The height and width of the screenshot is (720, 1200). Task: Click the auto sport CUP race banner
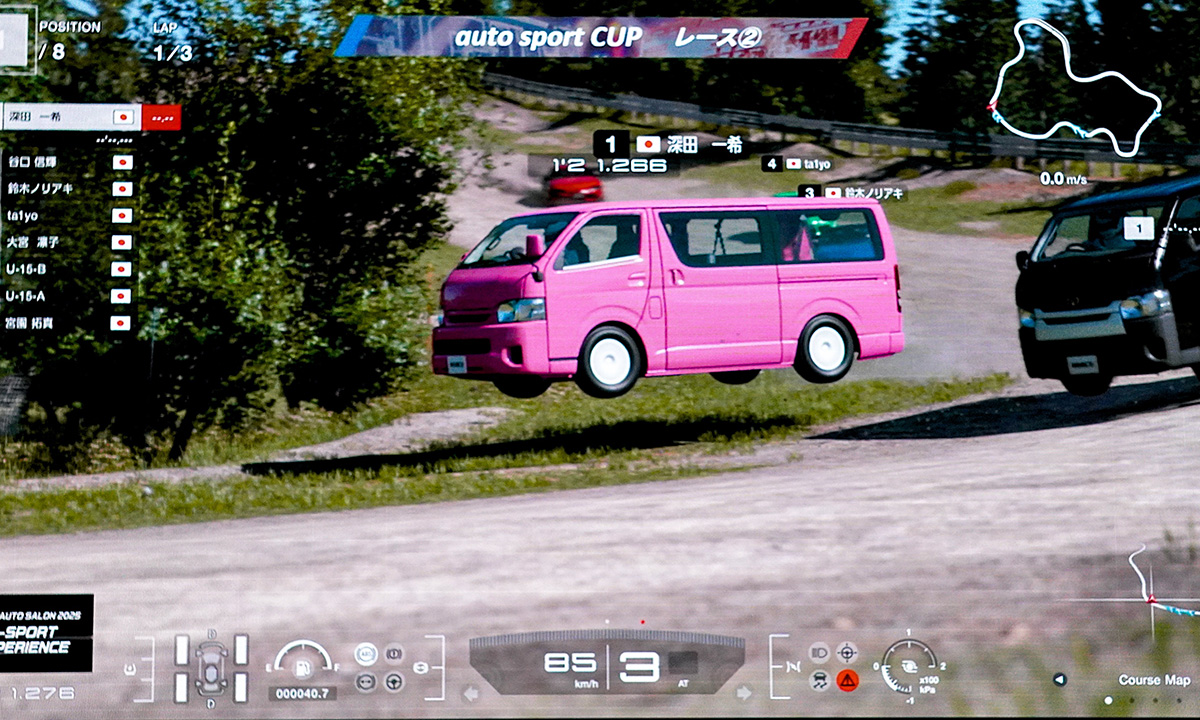(x=600, y=38)
